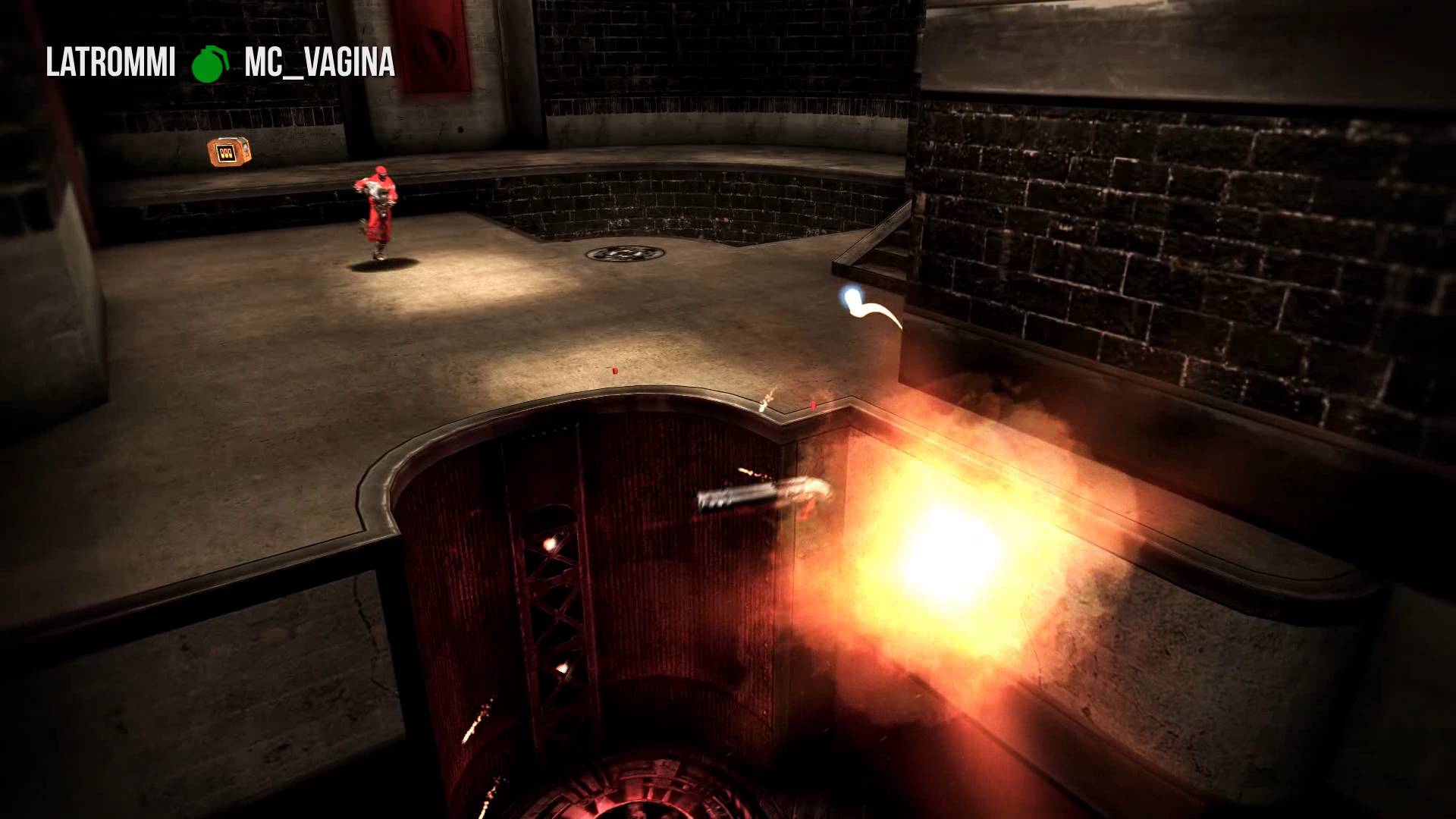Click the green grenade kill icon
Screen dimensions: 1456x819
pyautogui.click(x=209, y=64)
